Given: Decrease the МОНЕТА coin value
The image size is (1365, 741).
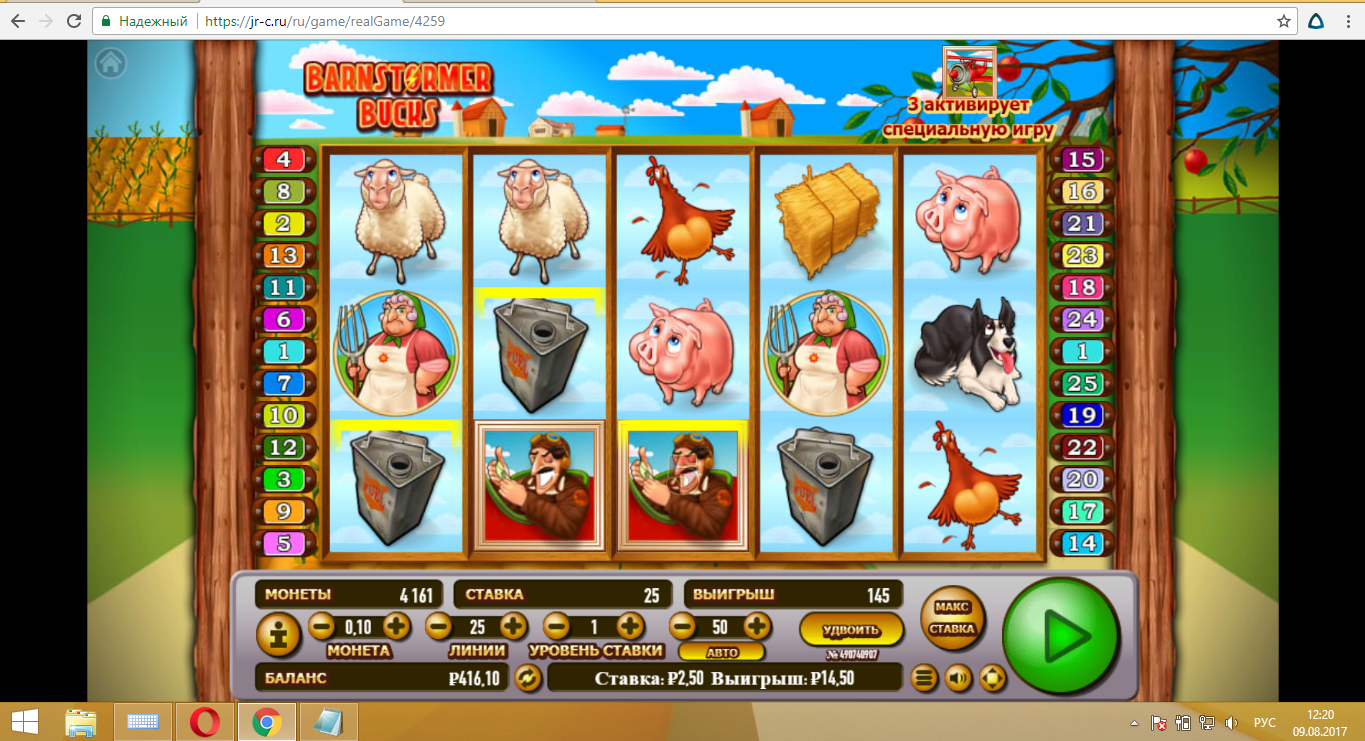Looking at the screenshot, I should click(321, 627).
